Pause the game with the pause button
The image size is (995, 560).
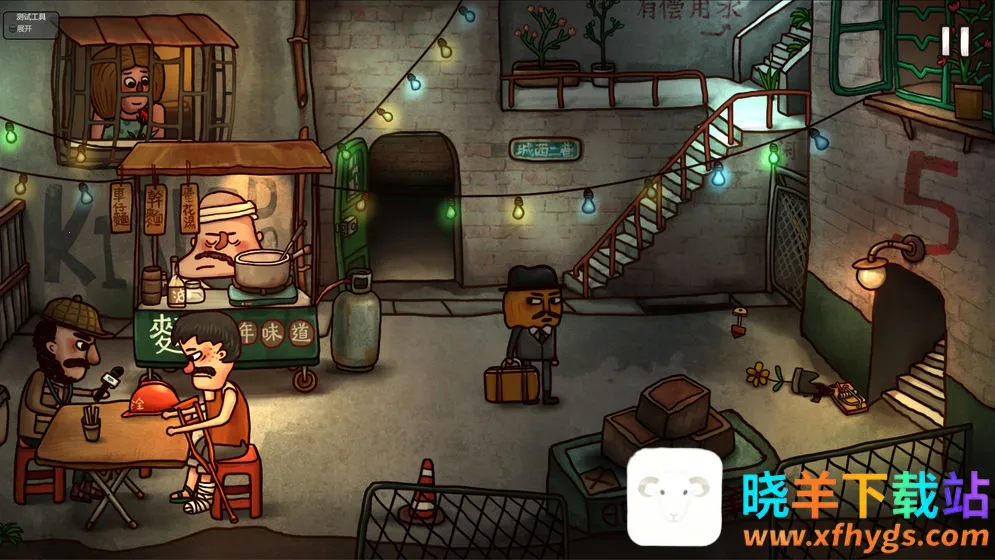(954, 41)
